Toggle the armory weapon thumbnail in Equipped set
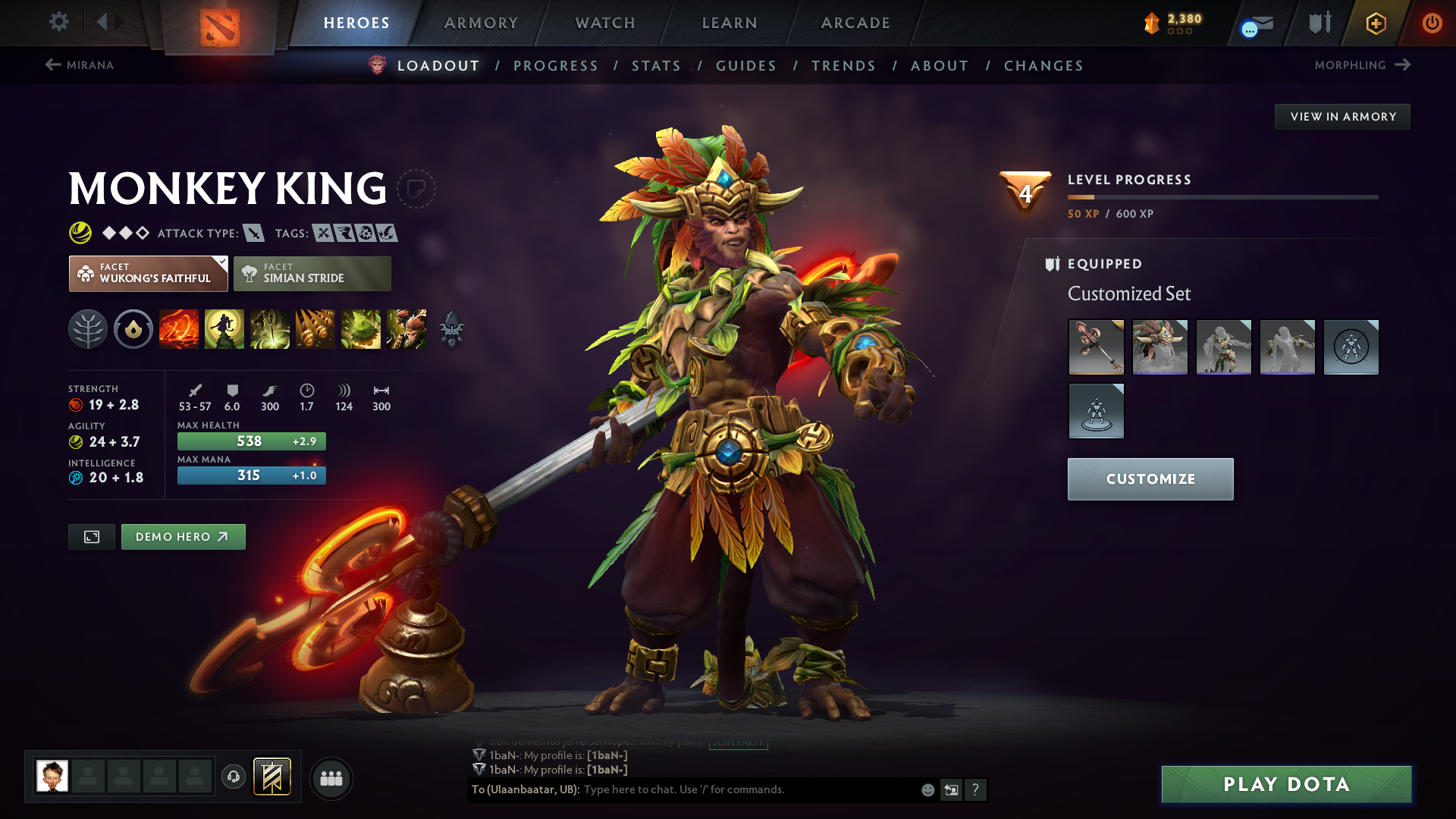Image resolution: width=1456 pixels, height=819 pixels. click(1096, 347)
